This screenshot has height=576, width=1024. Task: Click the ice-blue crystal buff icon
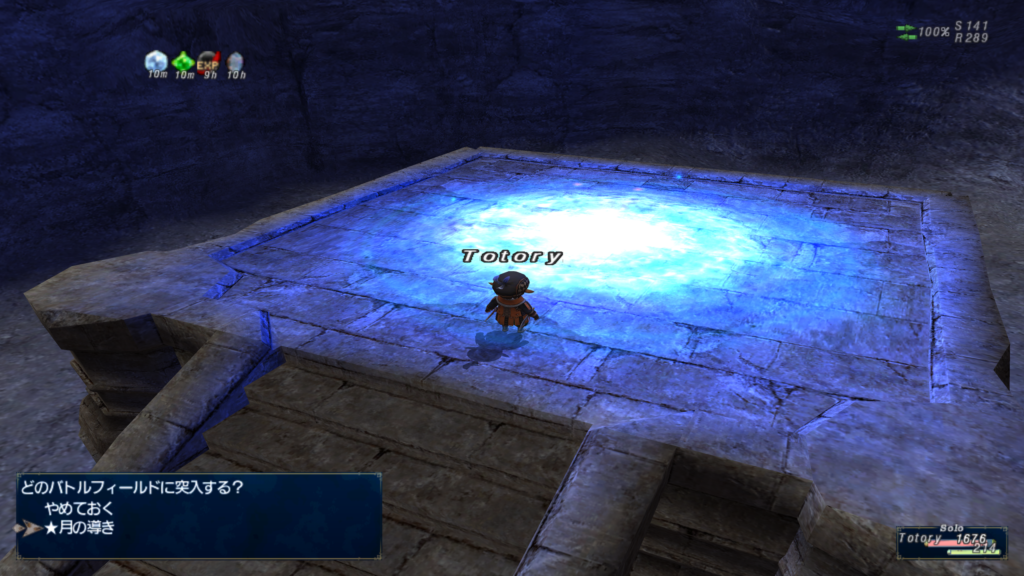[x=156, y=62]
